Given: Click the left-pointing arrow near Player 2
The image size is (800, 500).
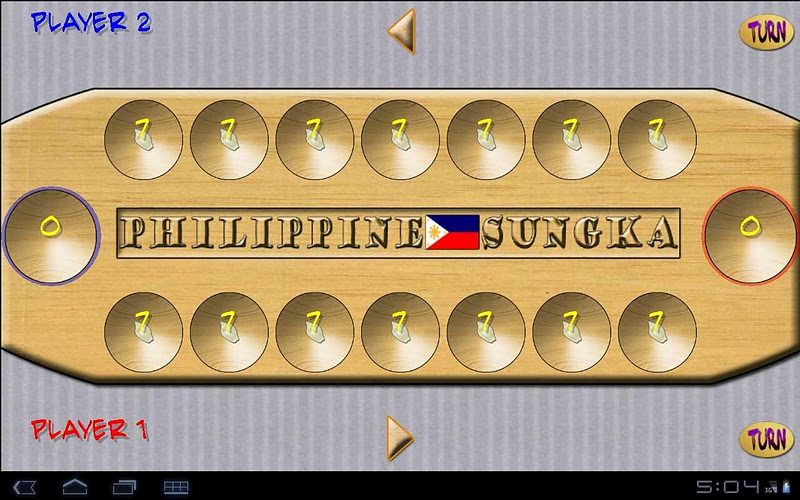Looking at the screenshot, I should 401,30.
